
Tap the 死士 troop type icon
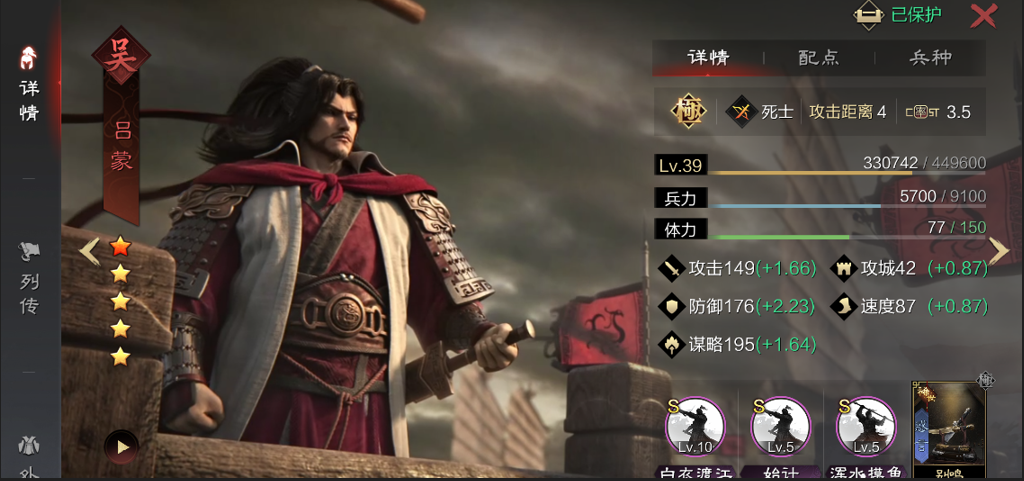[x=742, y=112]
